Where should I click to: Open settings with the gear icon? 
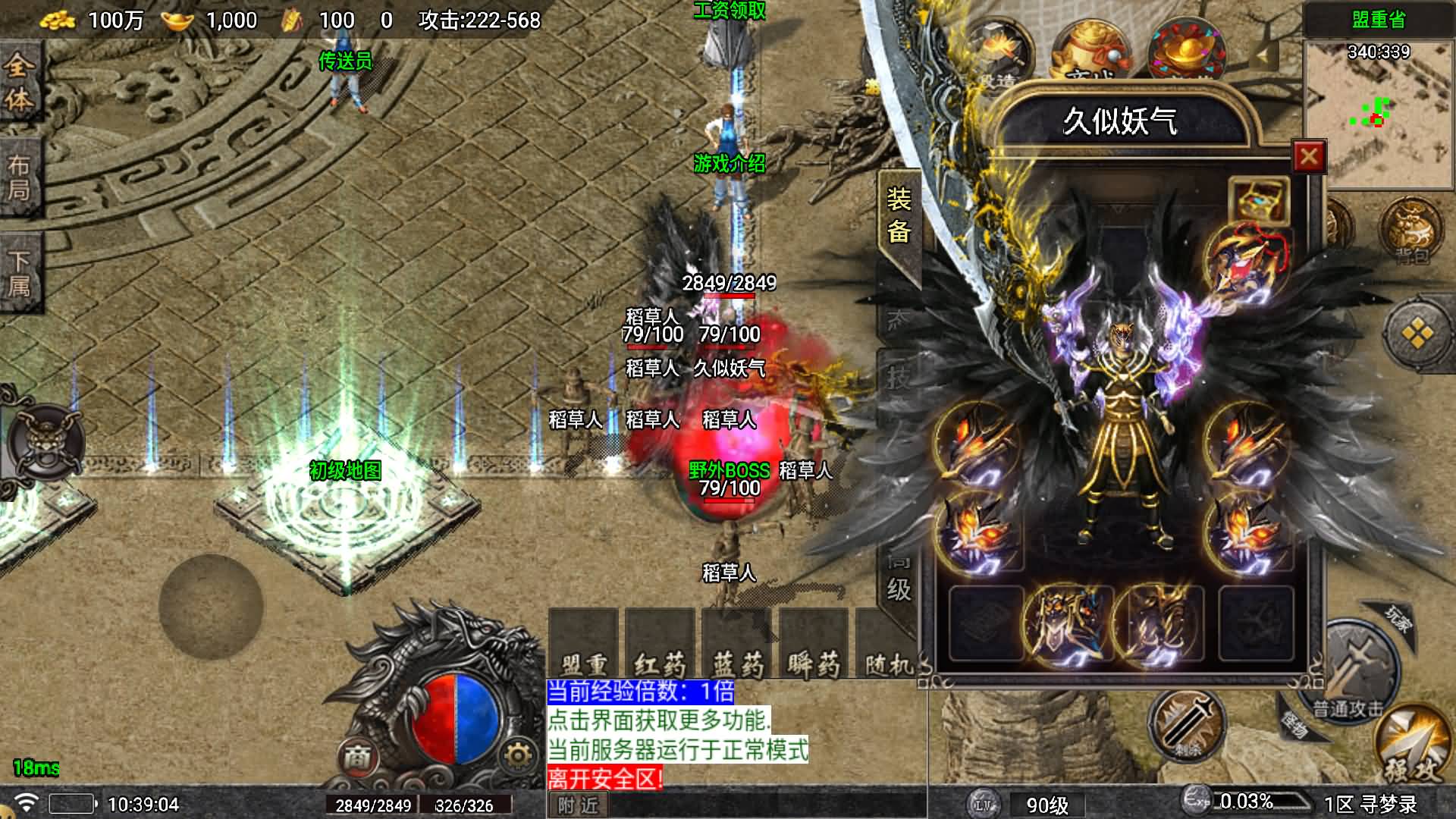pyautogui.click(x=518, y=755)
